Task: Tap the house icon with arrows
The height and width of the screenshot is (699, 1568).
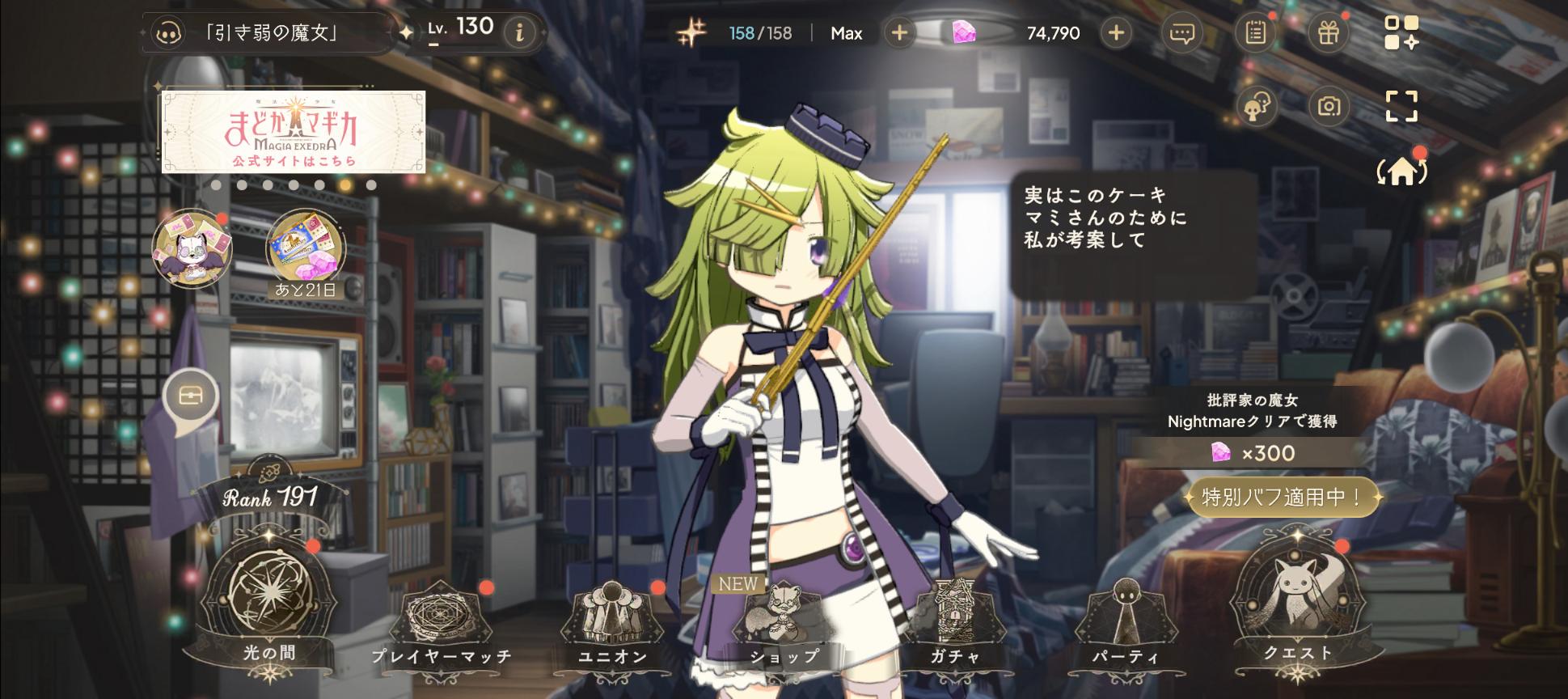Action: pos(1402,172)
